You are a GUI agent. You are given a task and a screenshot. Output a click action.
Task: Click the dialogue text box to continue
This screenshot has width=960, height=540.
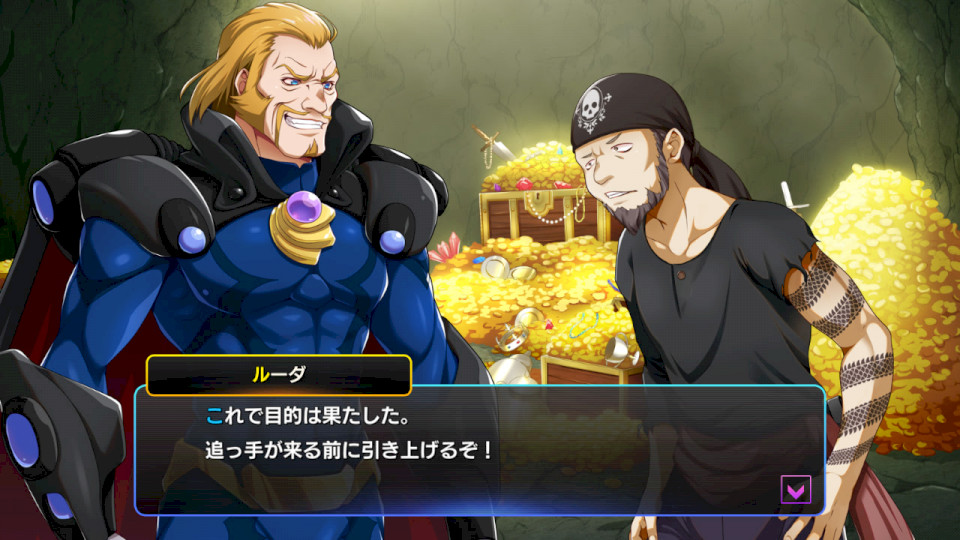coord(480,450)
